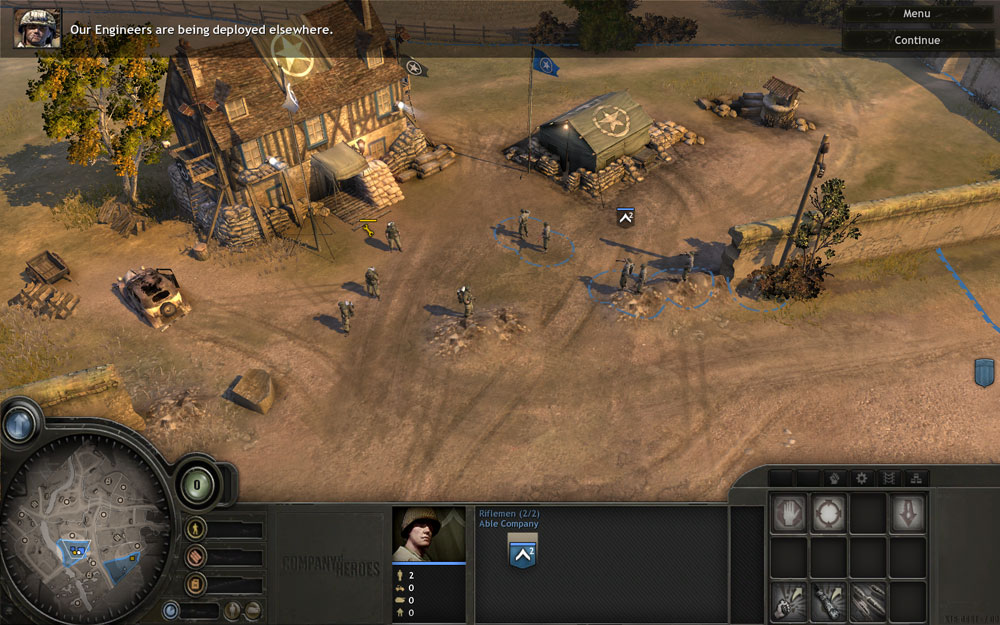Image resolution: width=1000 pixels, height=625 pixels.
Task: Select the Riflemen squad shield badge
Action: [522, 552]
